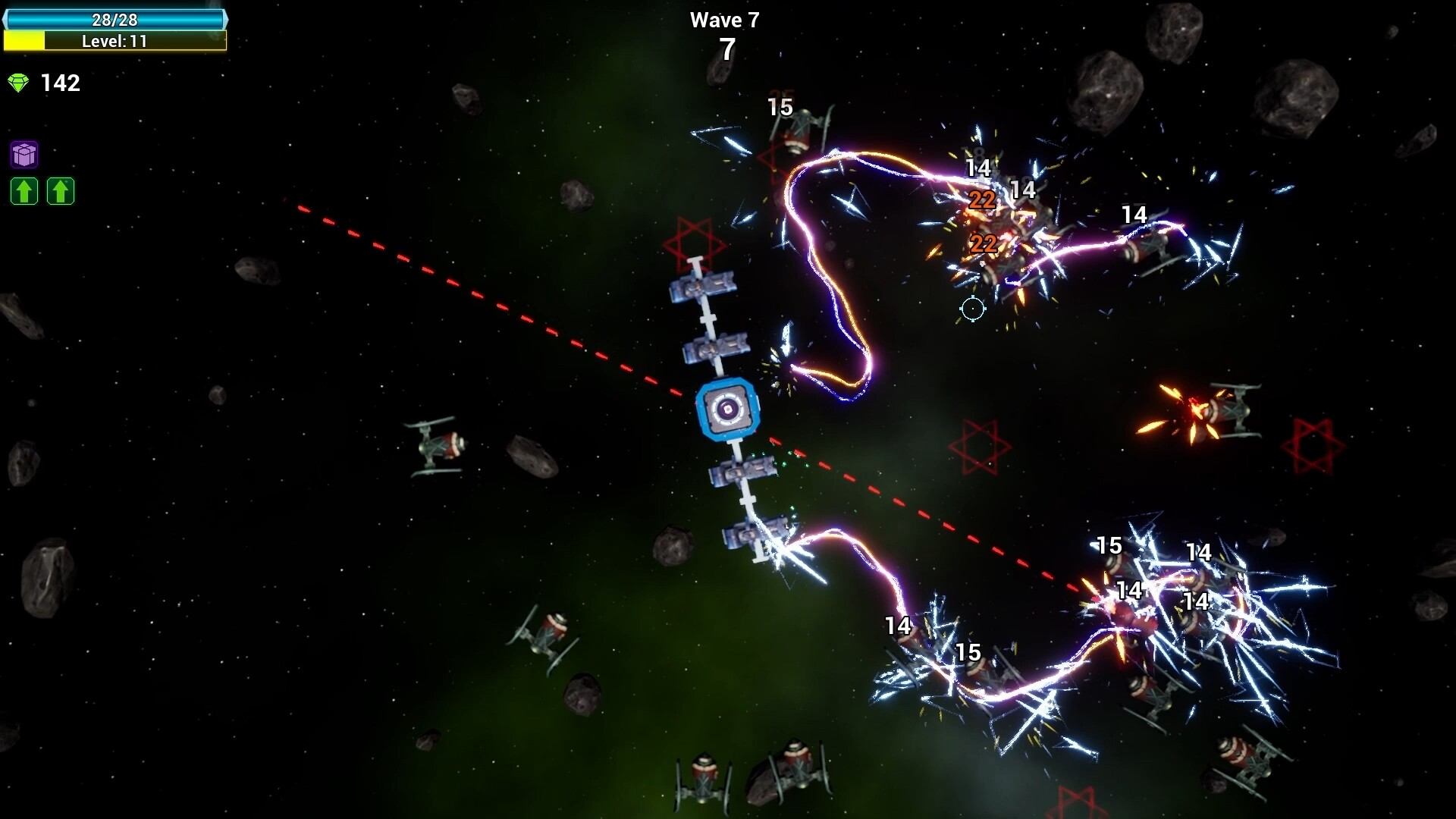Select the green gem currency icon
Viewport: 1456px width, 819px height.
(x=18, y=82)
